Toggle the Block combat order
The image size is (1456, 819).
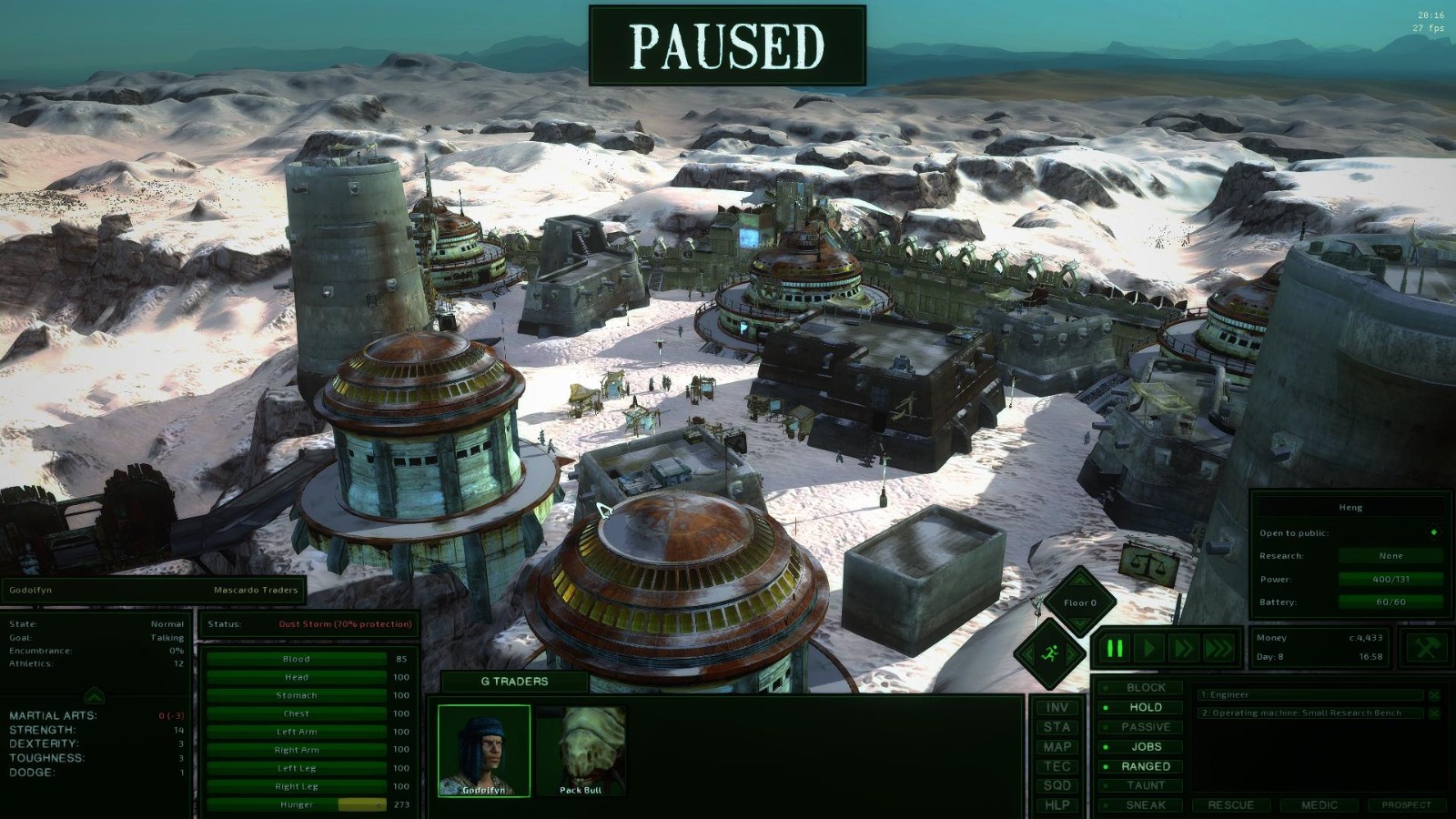[x=1144, y=688]
